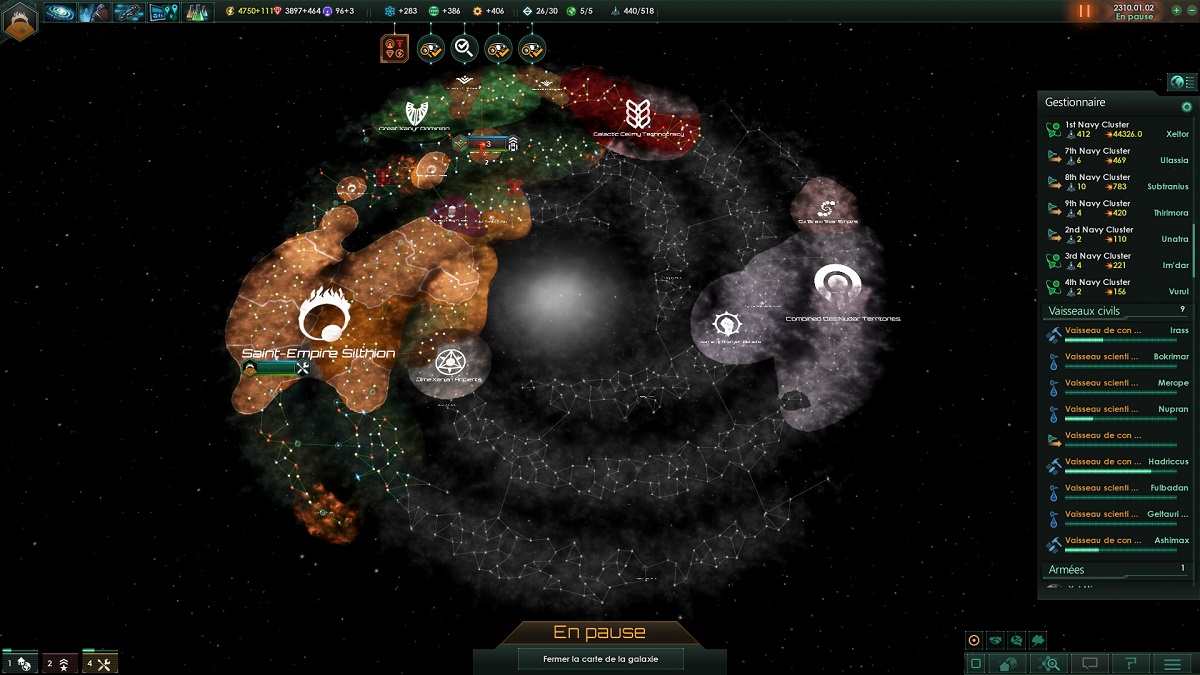Select the construction ship Hadriccus row

pyautogui.click(x=1115, y=462)
